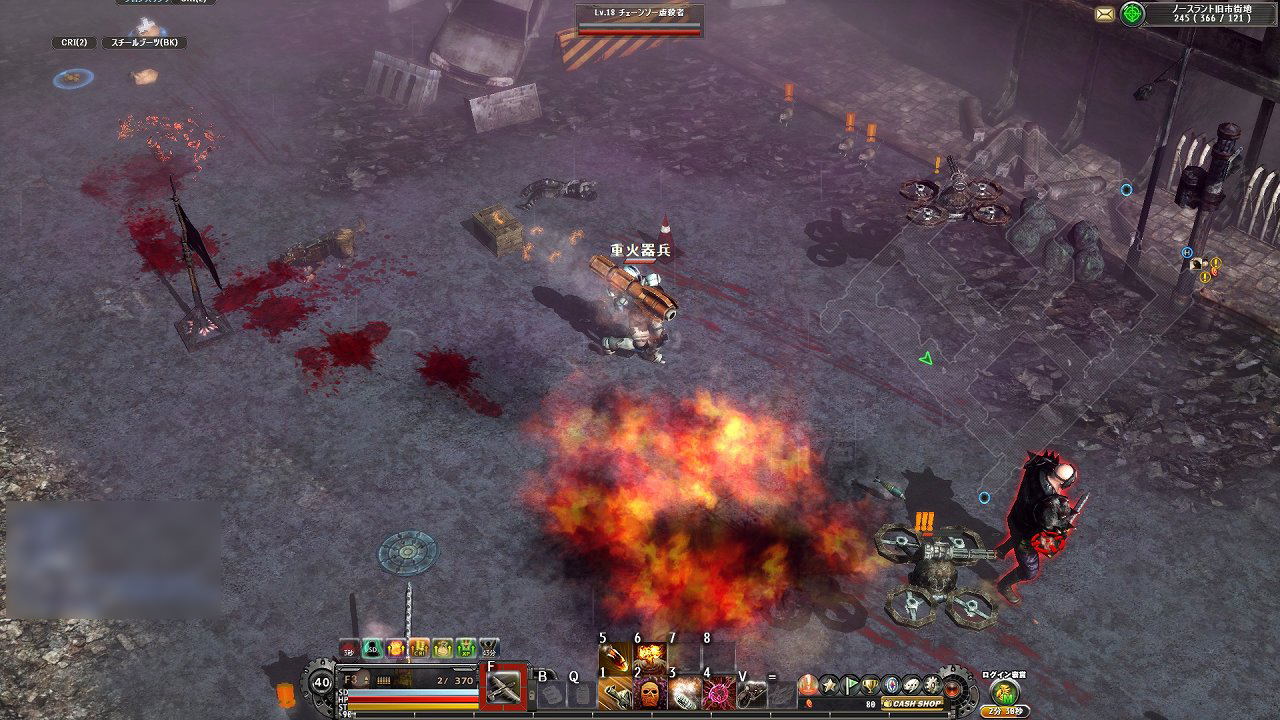This screenshot has width=1280, height=720.
Task: Open the star icon next to the exclamation badge
Action: coord(830,684)
